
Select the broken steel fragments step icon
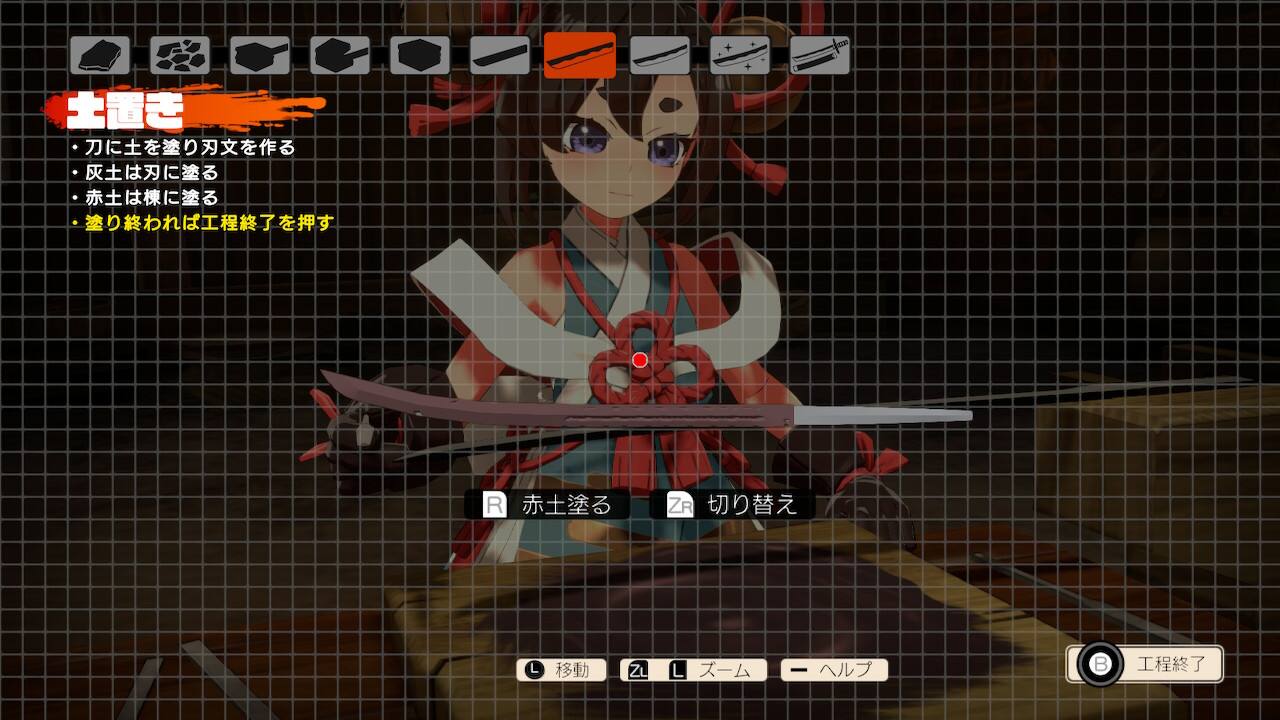(x=180, y=55)
